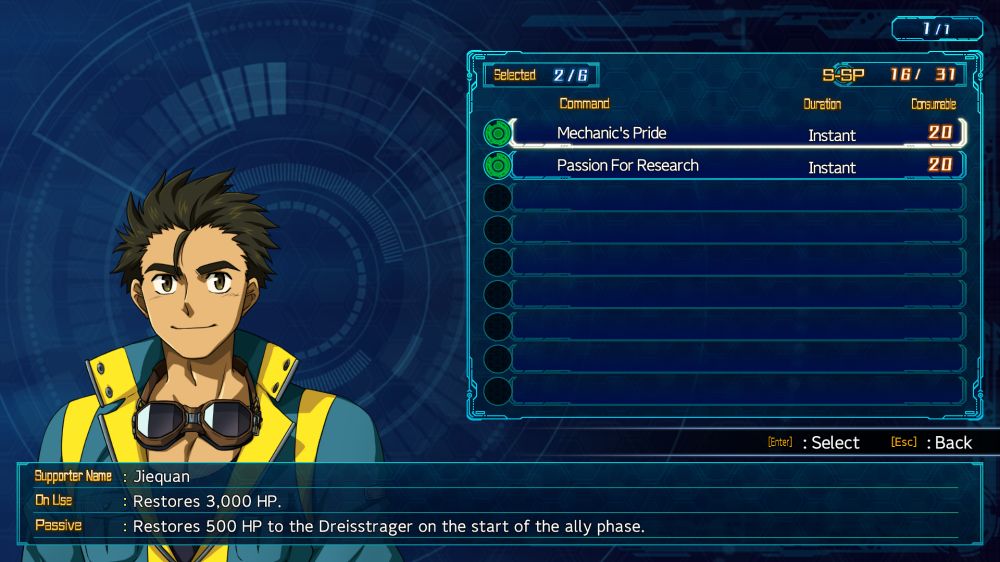
Task: Select the Mechanic's Pride command
Action: click(611, 133)
